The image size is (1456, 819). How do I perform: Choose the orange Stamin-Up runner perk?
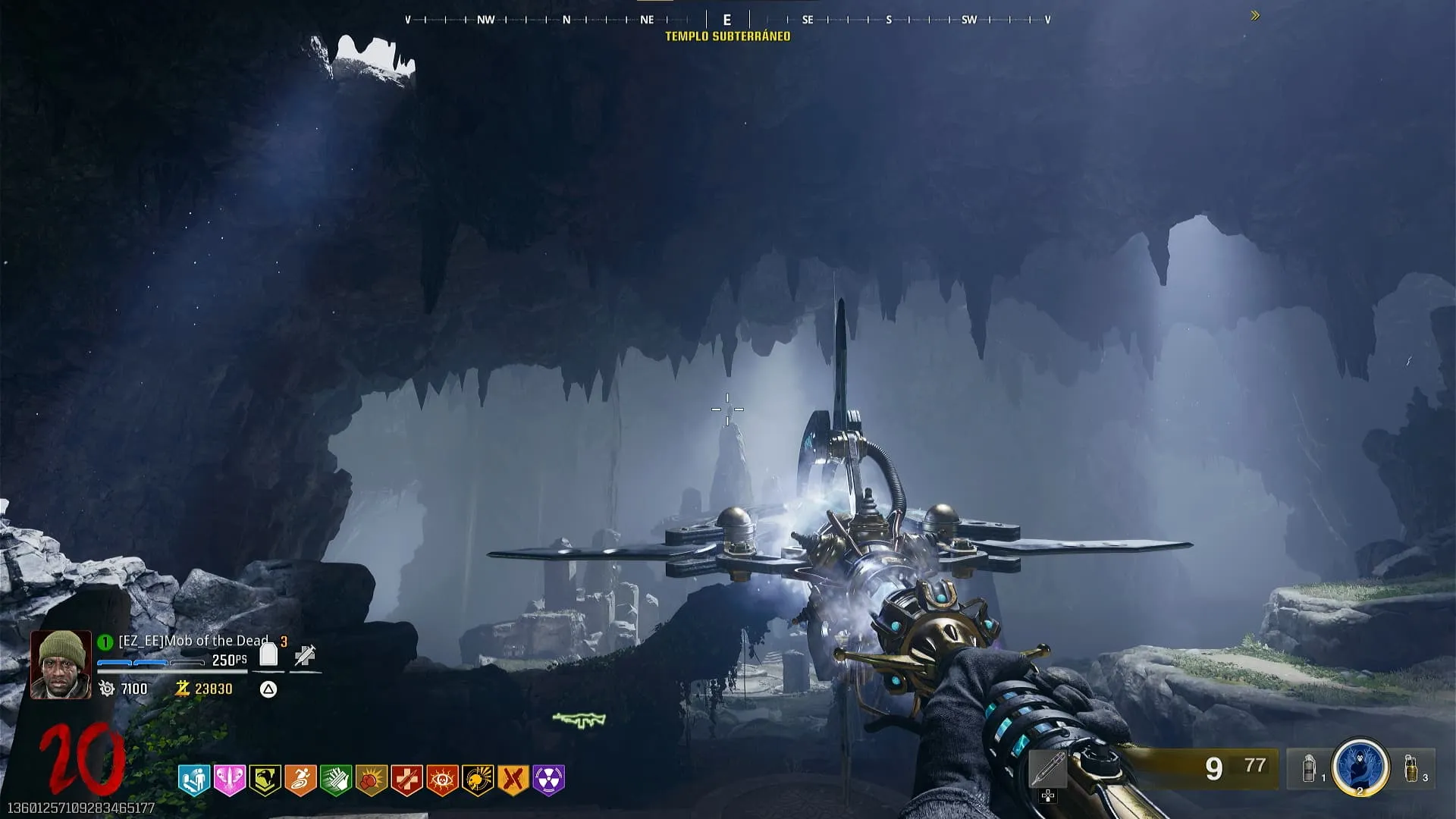click(300, 780)
